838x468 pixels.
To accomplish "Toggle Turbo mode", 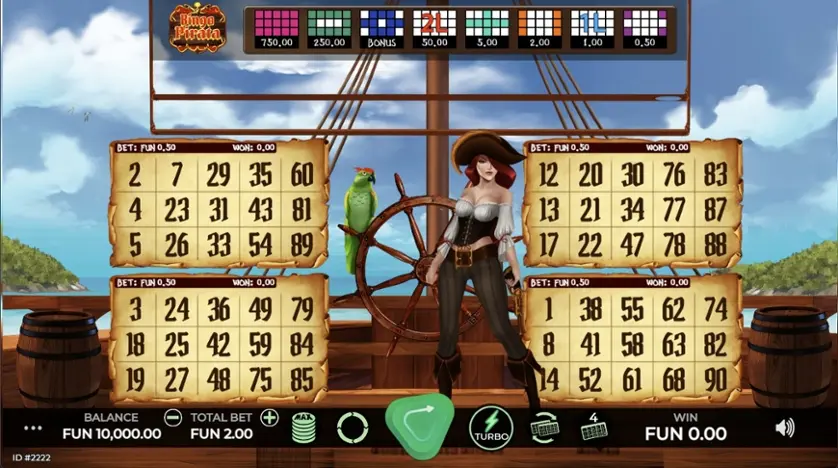I will click(x=491, y=427).
